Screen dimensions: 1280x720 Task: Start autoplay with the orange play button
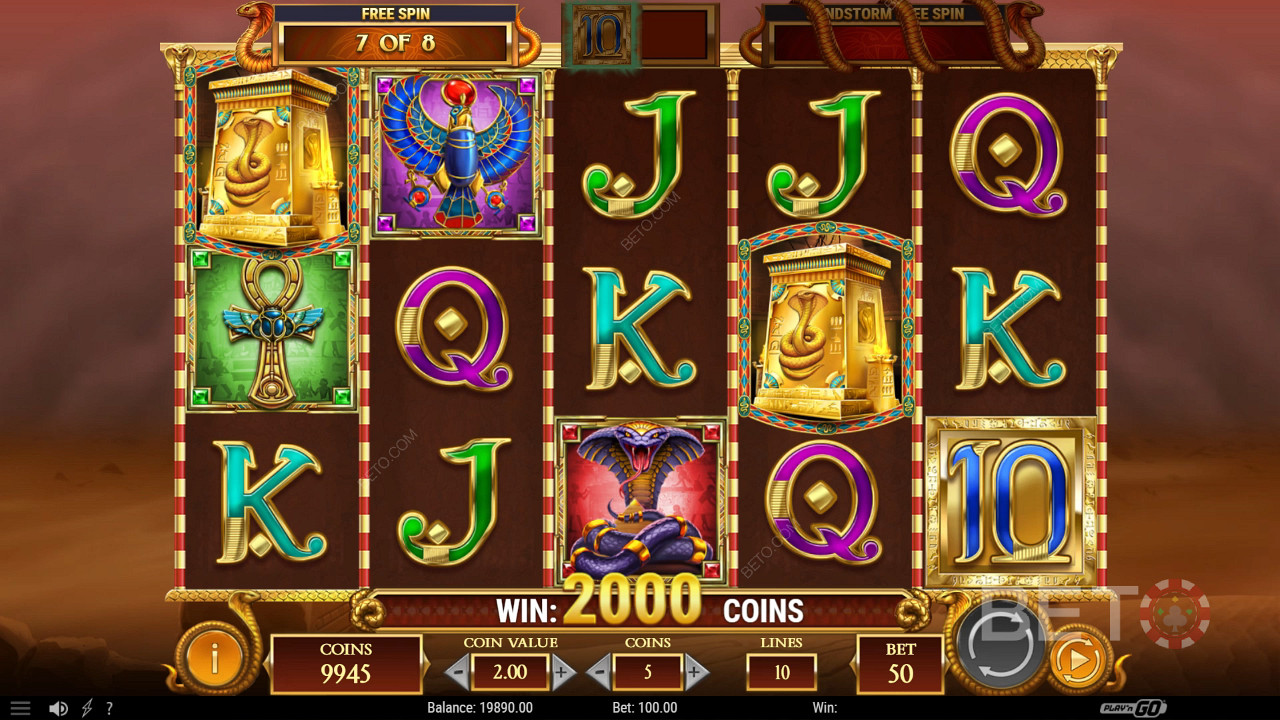click(x=1077, y=659)
